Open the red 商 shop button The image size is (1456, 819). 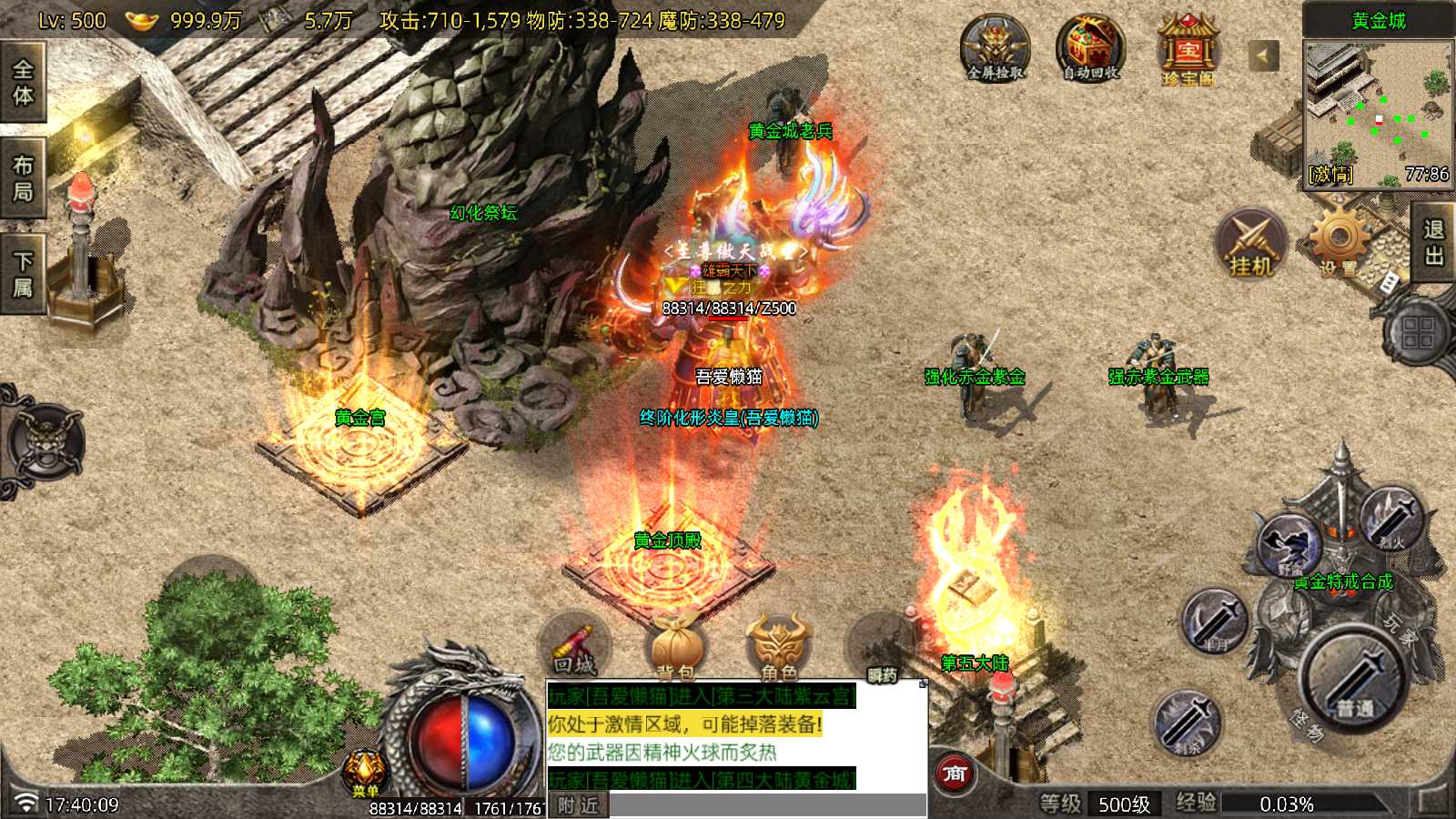pyautogui.click(x=955, y=773)
